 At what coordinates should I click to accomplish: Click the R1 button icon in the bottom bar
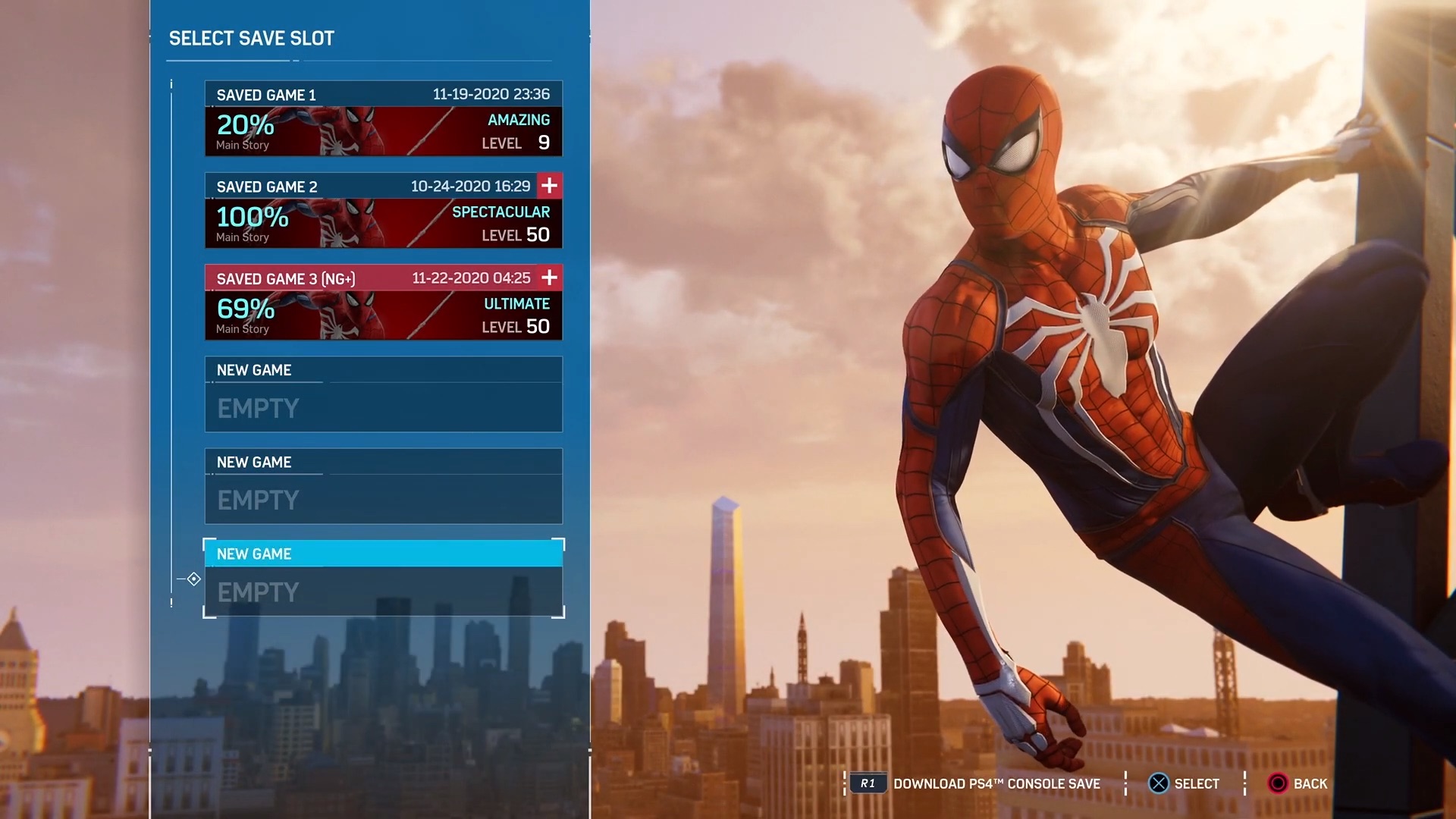coord(867,783)
